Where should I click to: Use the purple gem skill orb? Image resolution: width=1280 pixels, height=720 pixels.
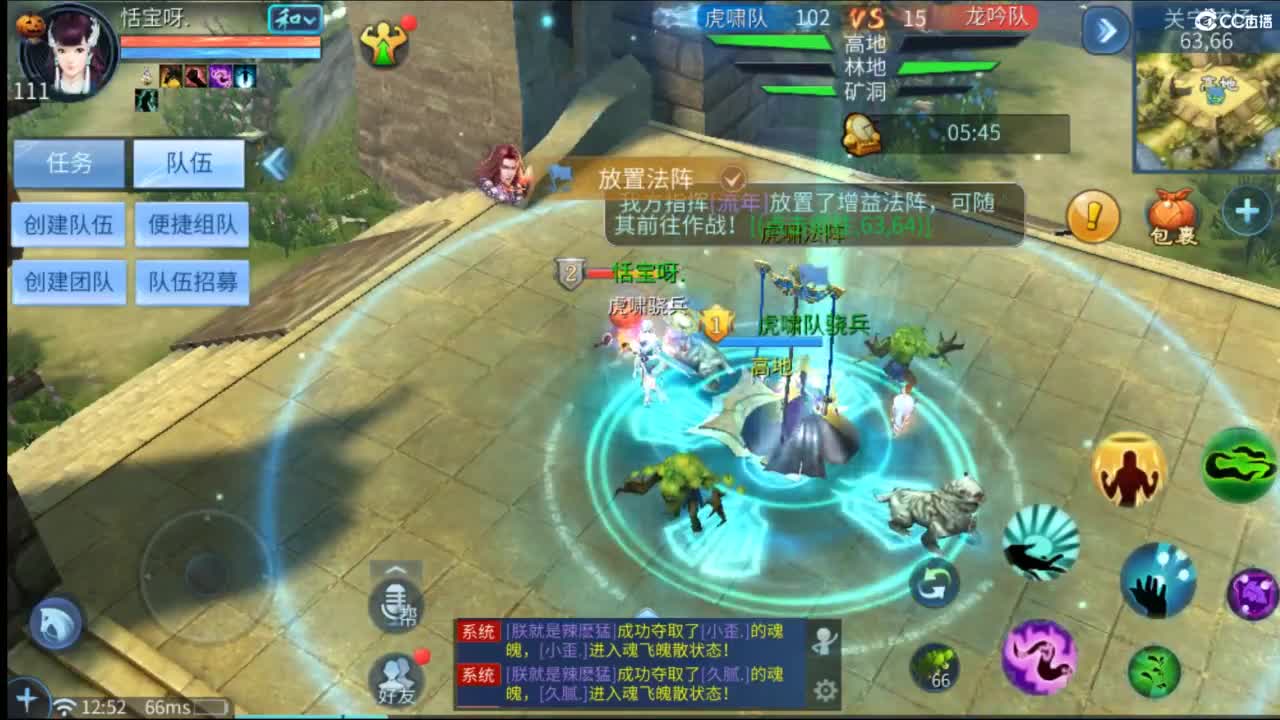pyautogui.click(x=1254, y=592)
